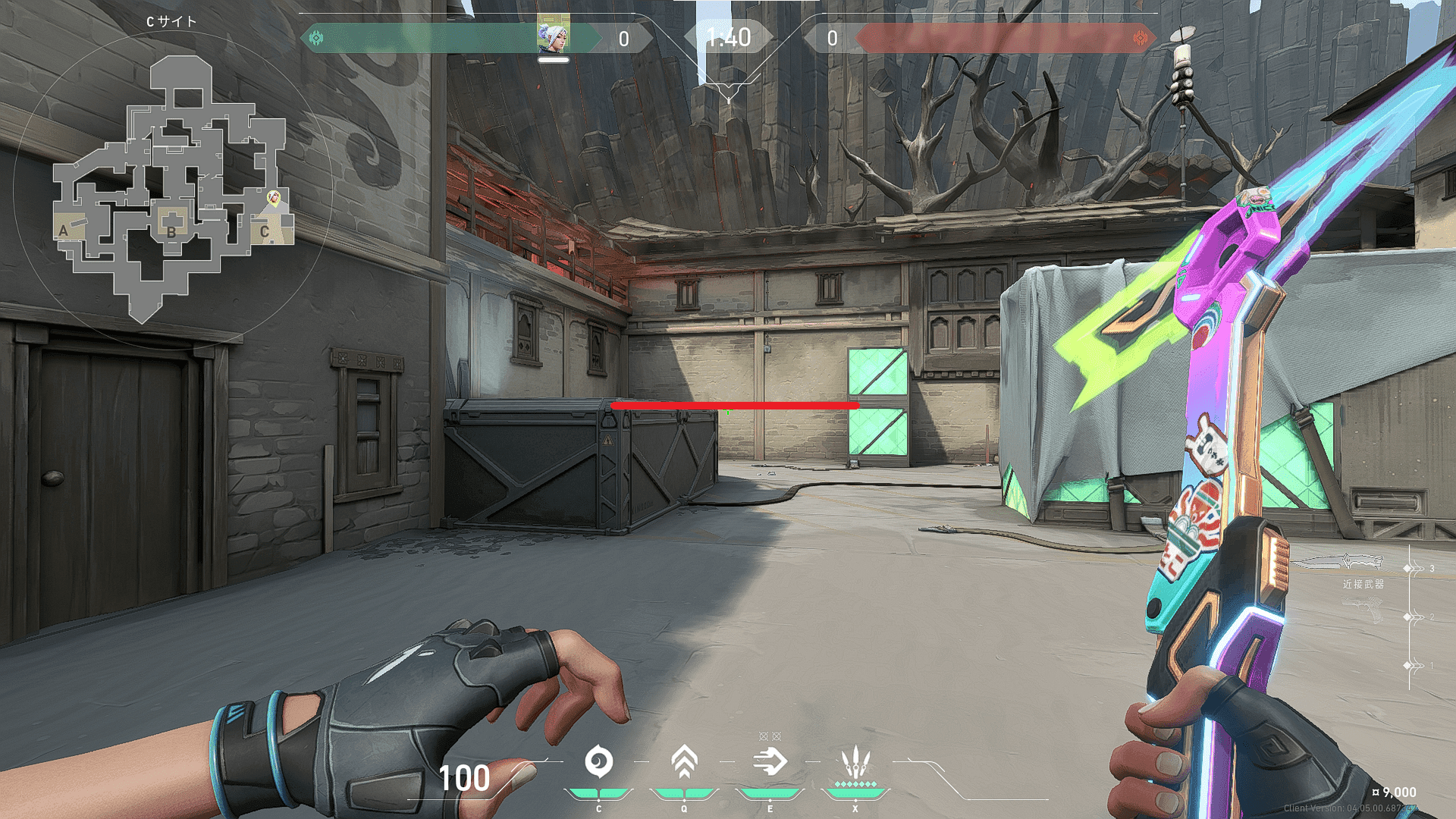Click the red team emblem in top bar
The height and width of the screenshot is (819, 1456).
[x=1139, y=38]
